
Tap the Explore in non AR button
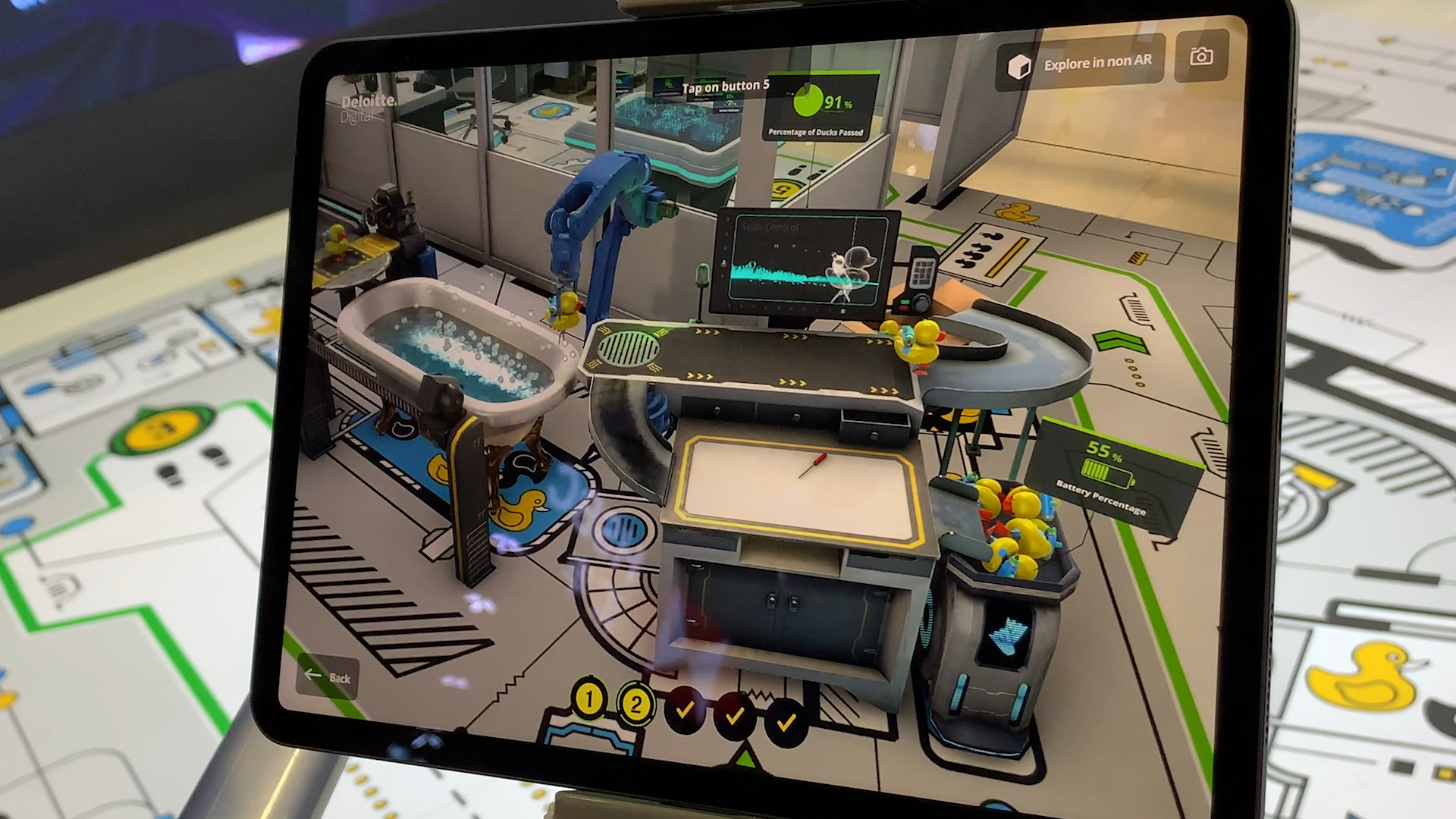coord(1080,64)
